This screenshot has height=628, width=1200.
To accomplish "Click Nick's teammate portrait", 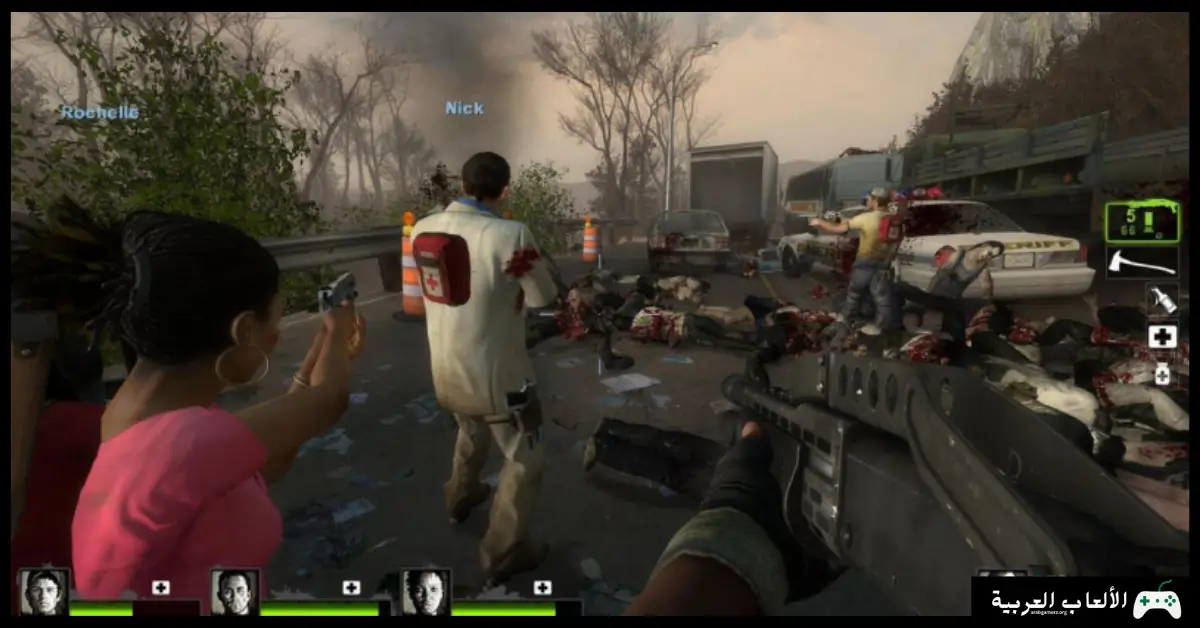I will pyautogui.click(x=235, y=591).
